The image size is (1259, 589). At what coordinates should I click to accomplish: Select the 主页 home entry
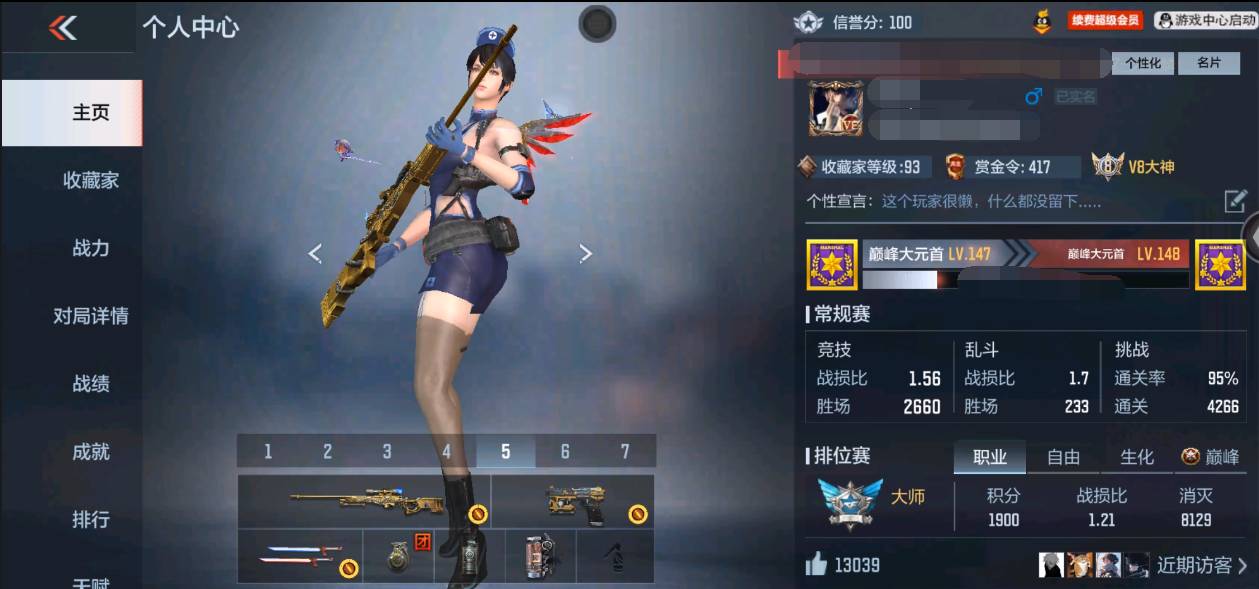[91, 112]
